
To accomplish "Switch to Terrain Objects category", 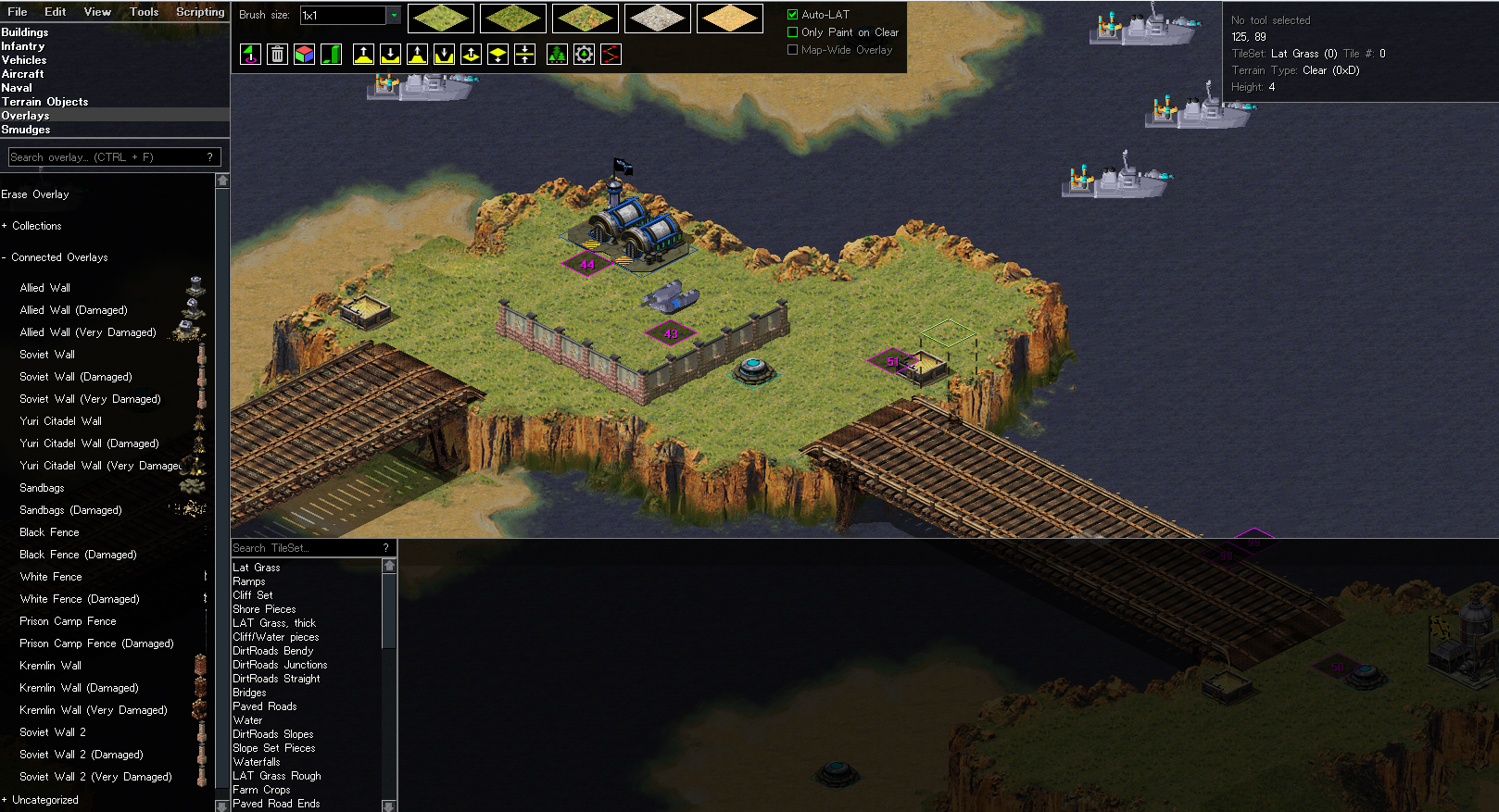I will [44, 102].
